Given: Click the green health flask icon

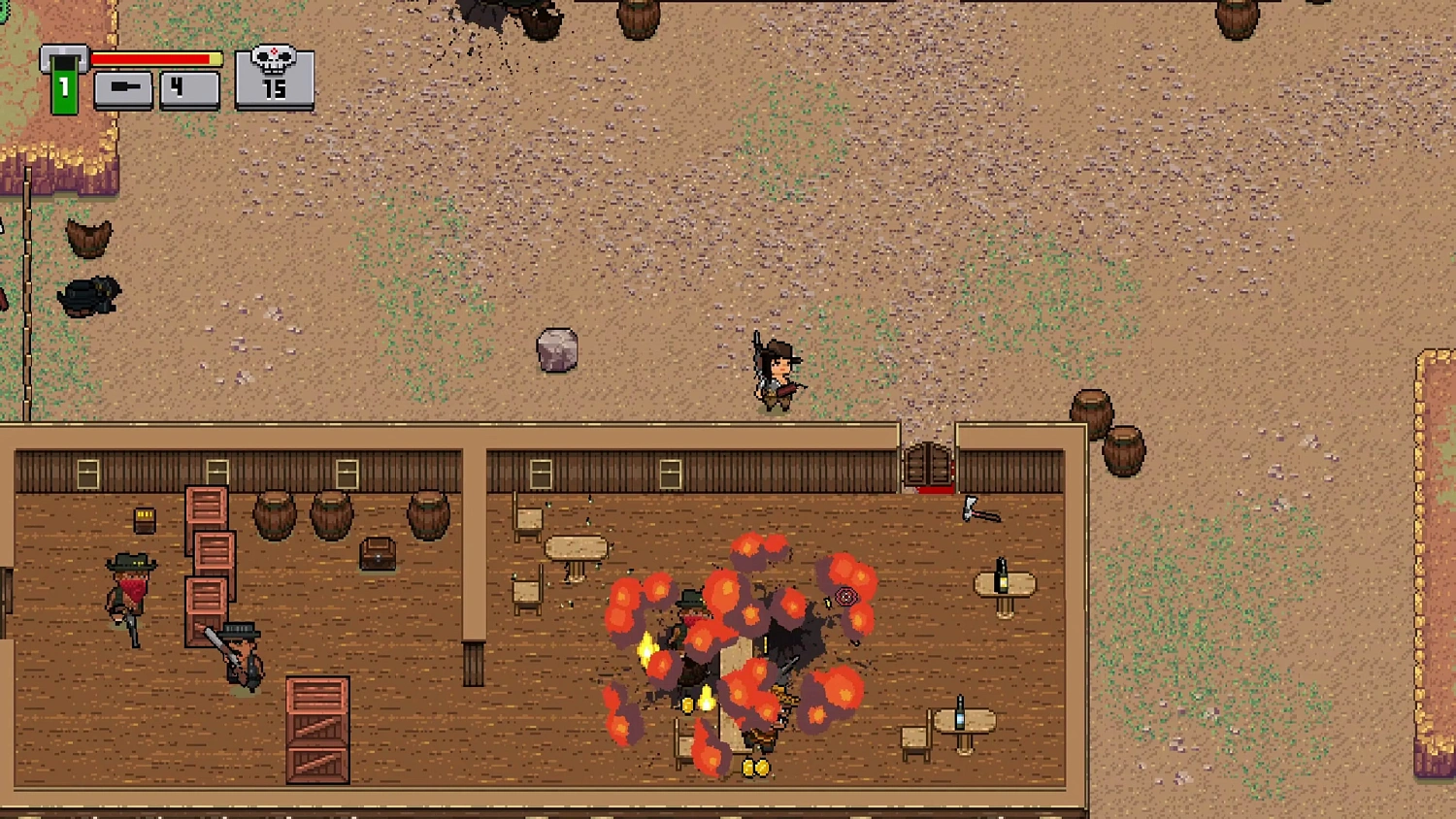Looking at the screenshot, I should (x=62, y=85).
